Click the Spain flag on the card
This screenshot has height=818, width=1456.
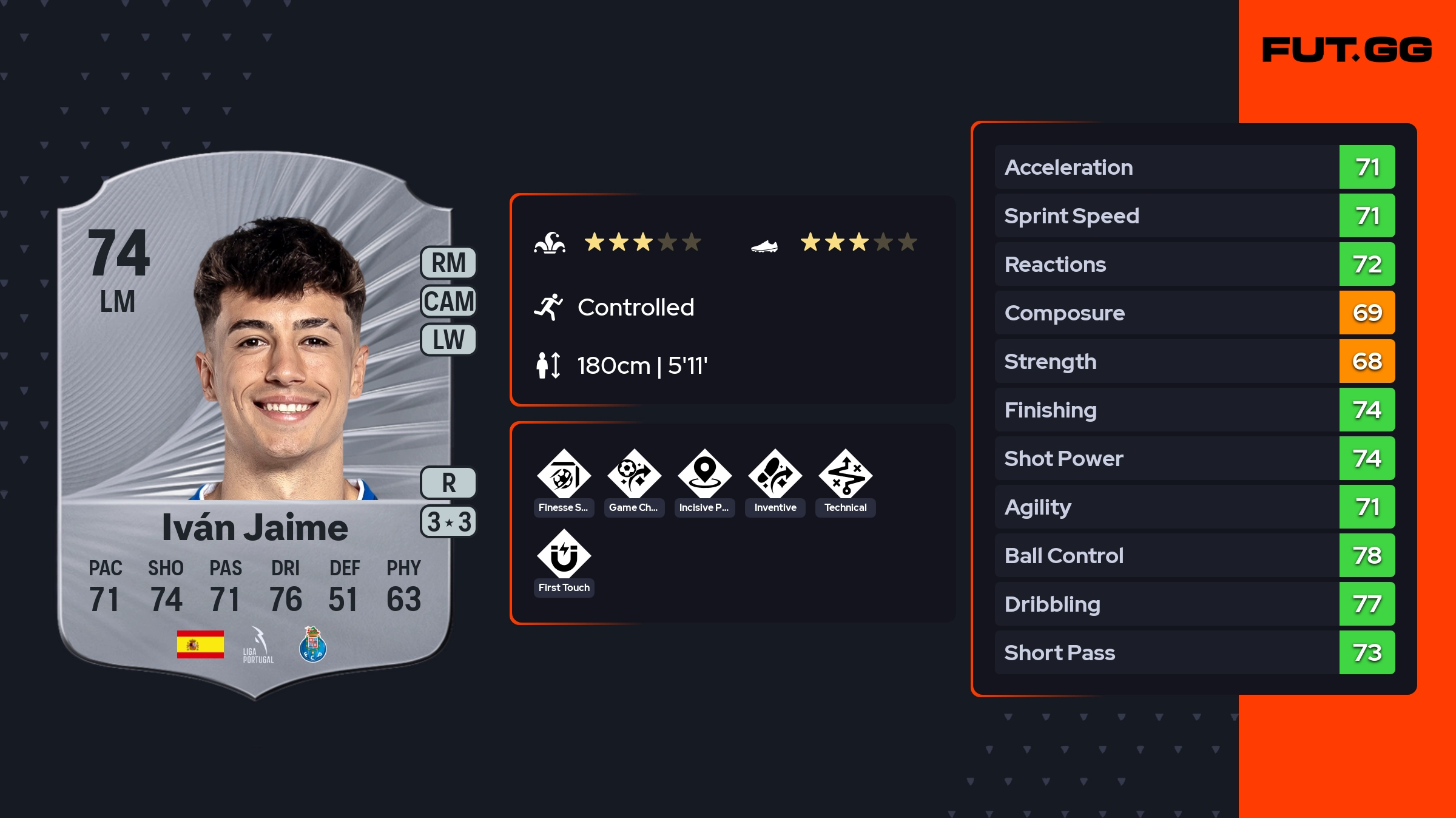point(200,644)
